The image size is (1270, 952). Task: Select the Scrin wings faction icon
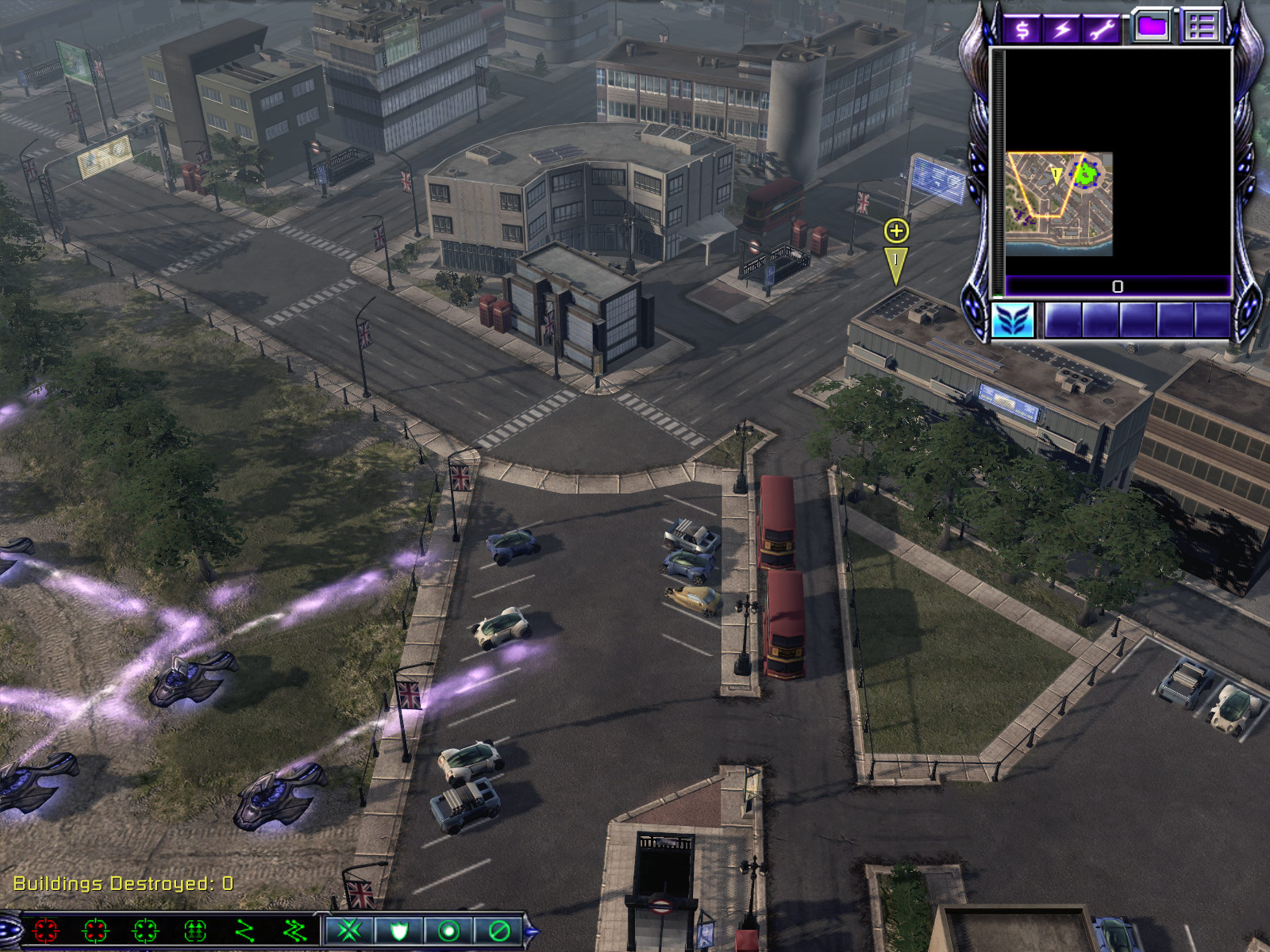pyautogui.click(x=1013, y=320)
